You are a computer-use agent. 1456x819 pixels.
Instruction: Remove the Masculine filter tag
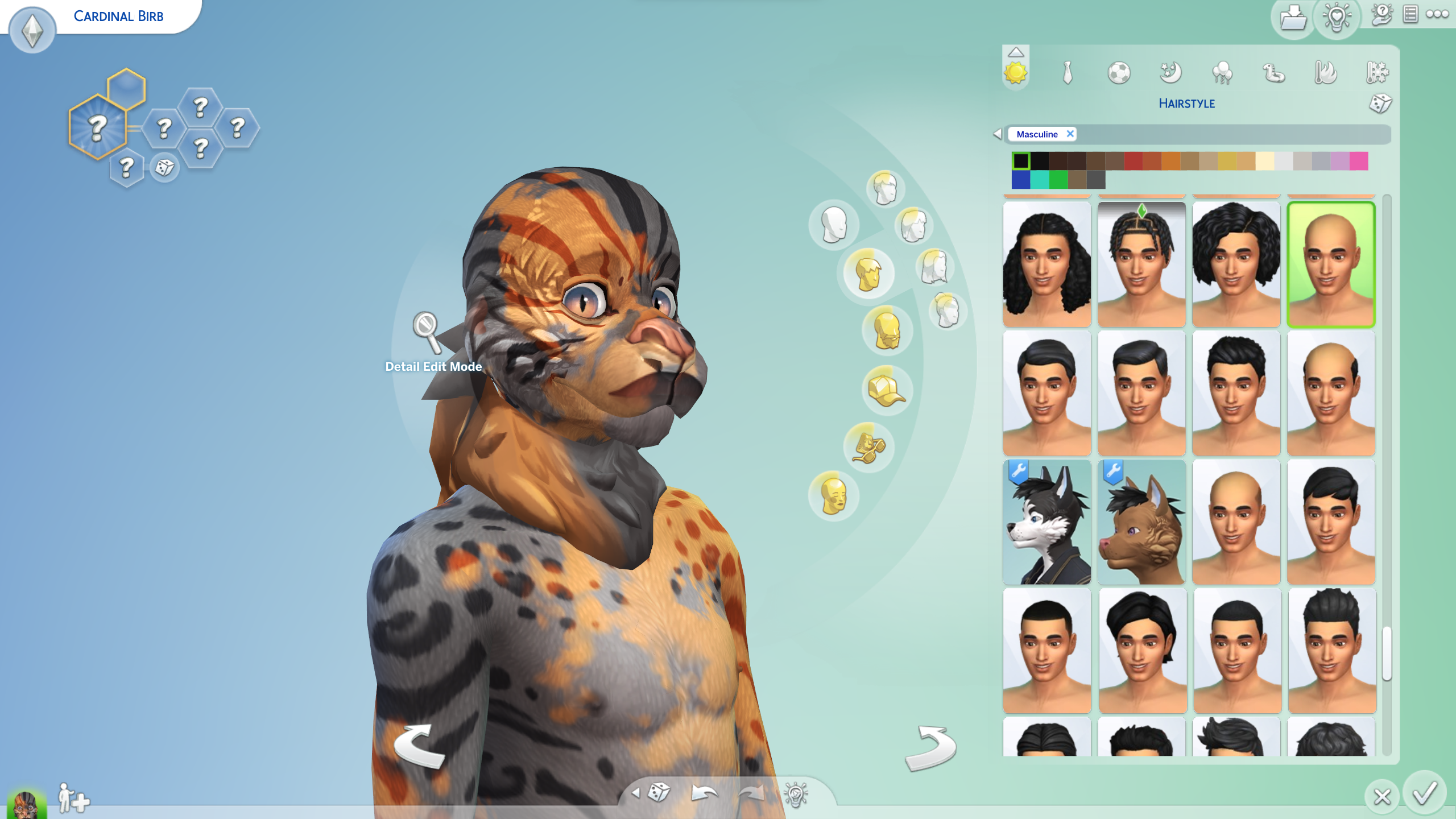(x=1070, y=134)
